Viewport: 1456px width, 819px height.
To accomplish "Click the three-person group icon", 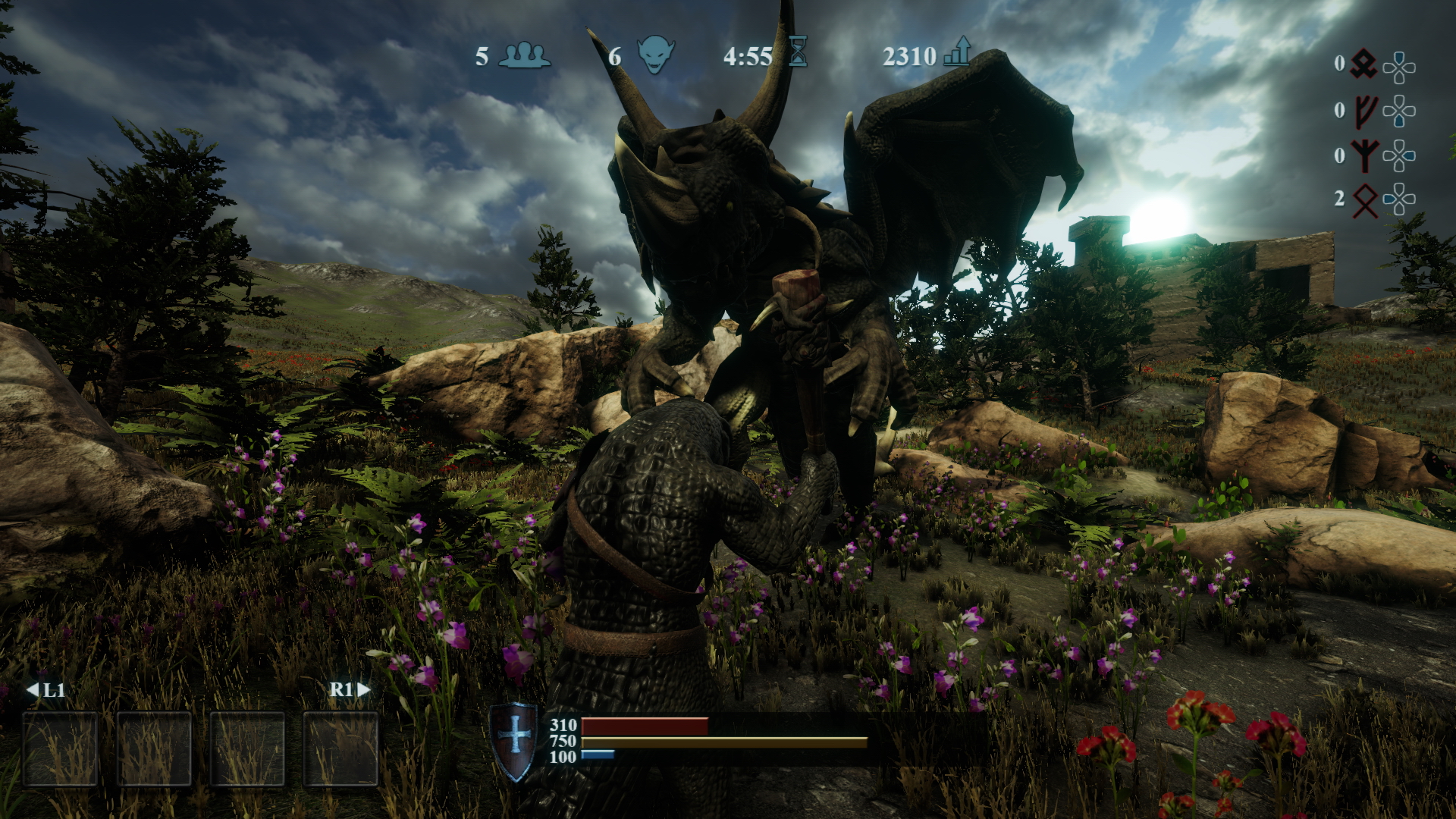I will (524, 55).
